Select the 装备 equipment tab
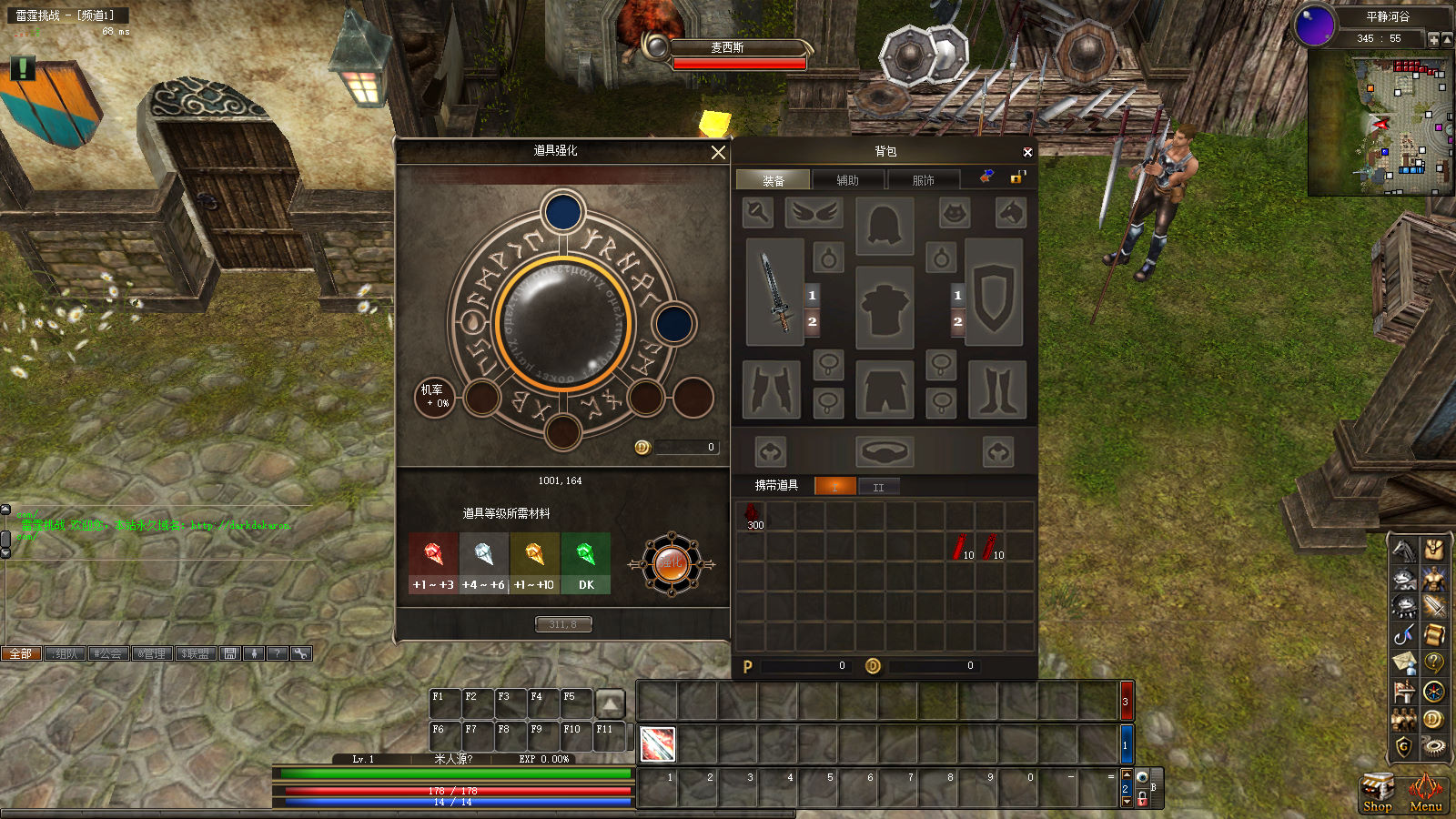The image size is (1456, 819). tap(773, 180)
